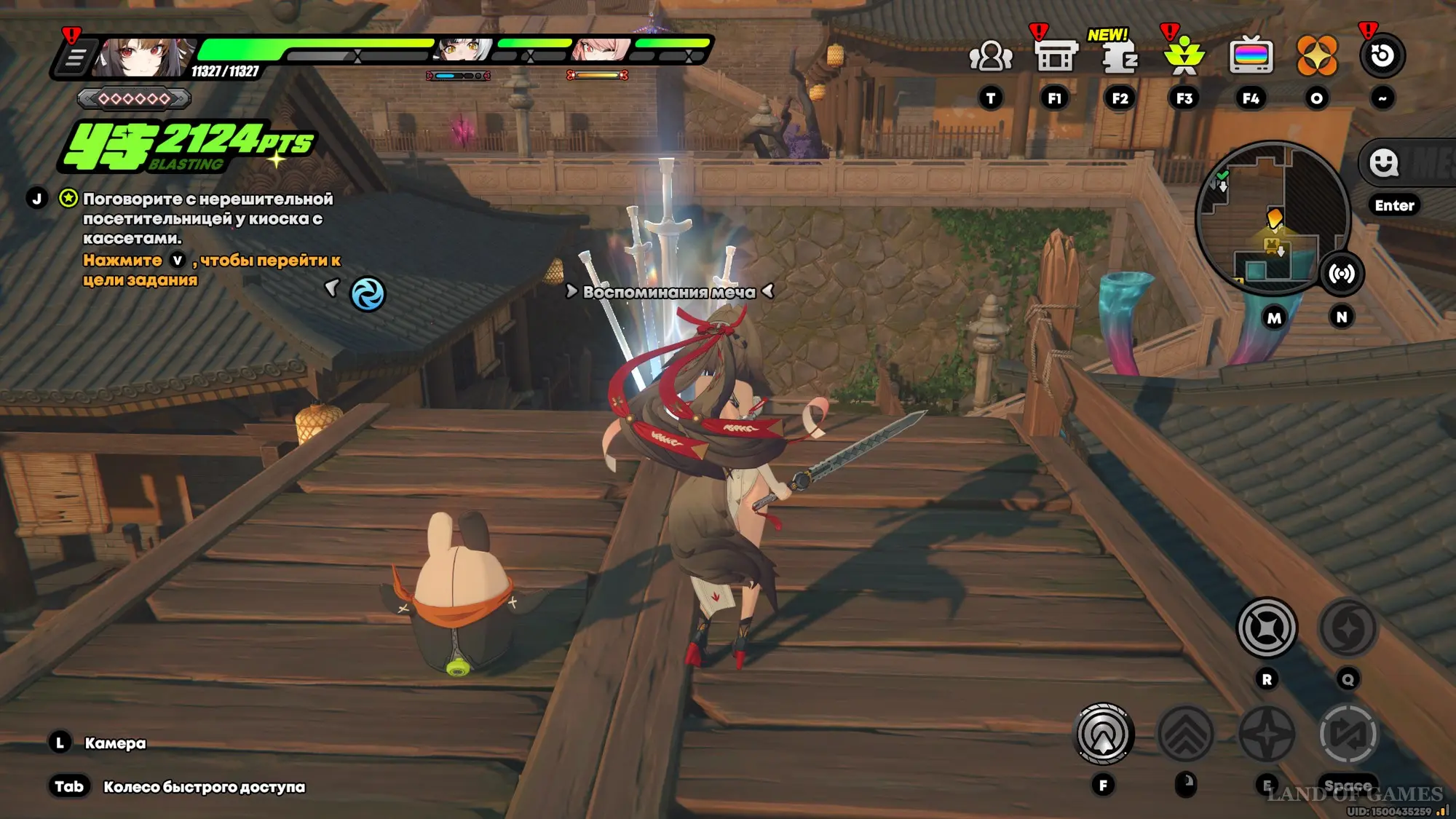Open the green star figure icon
Screen dimensions: 1456x819
pyautogui.click(x=1184, y=56)
